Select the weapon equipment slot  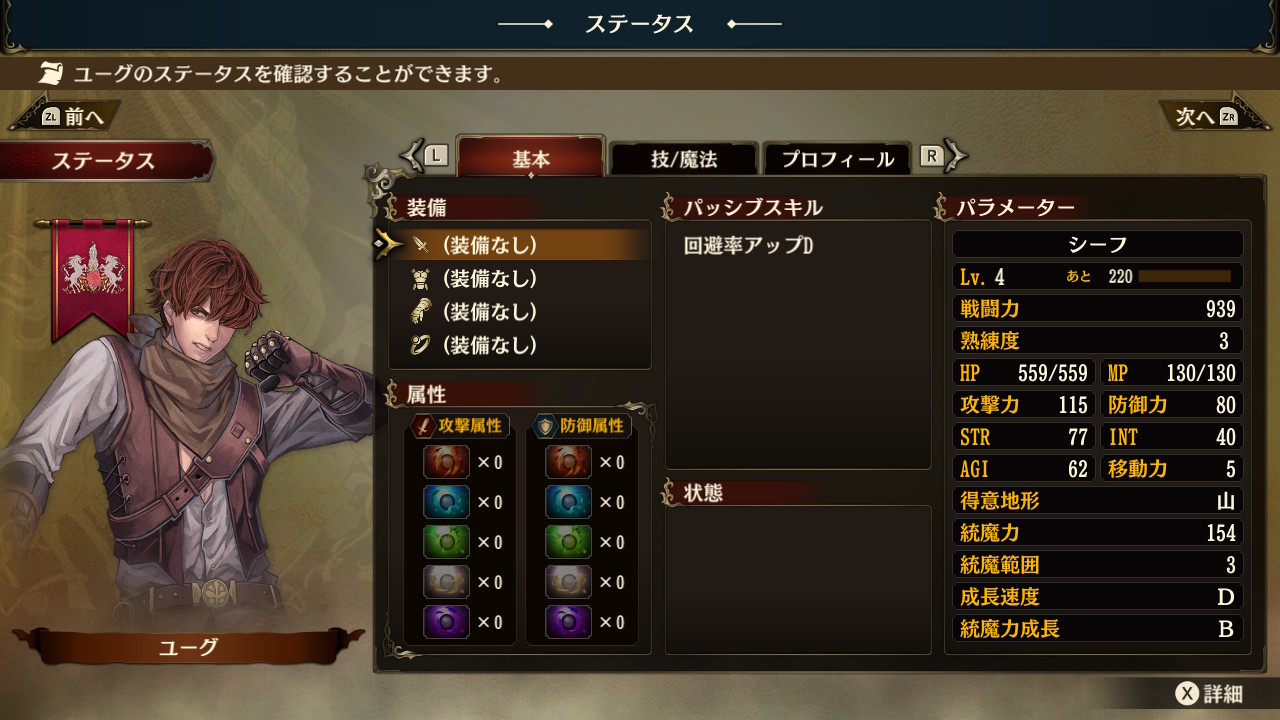(x=518, y=245)
